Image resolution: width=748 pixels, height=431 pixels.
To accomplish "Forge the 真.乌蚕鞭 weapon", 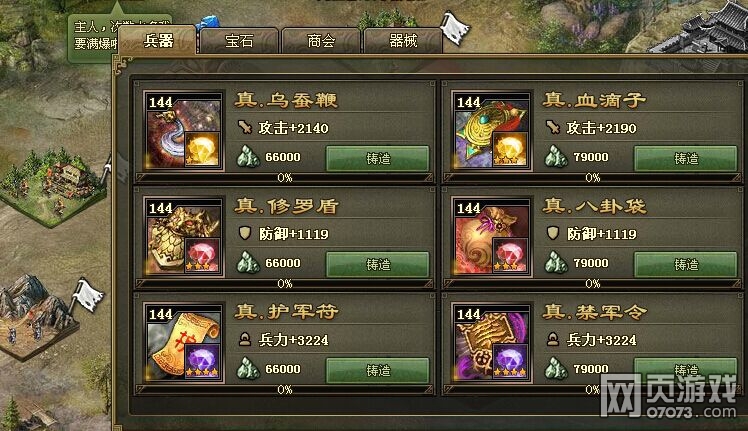I will (x=377, y=158).
